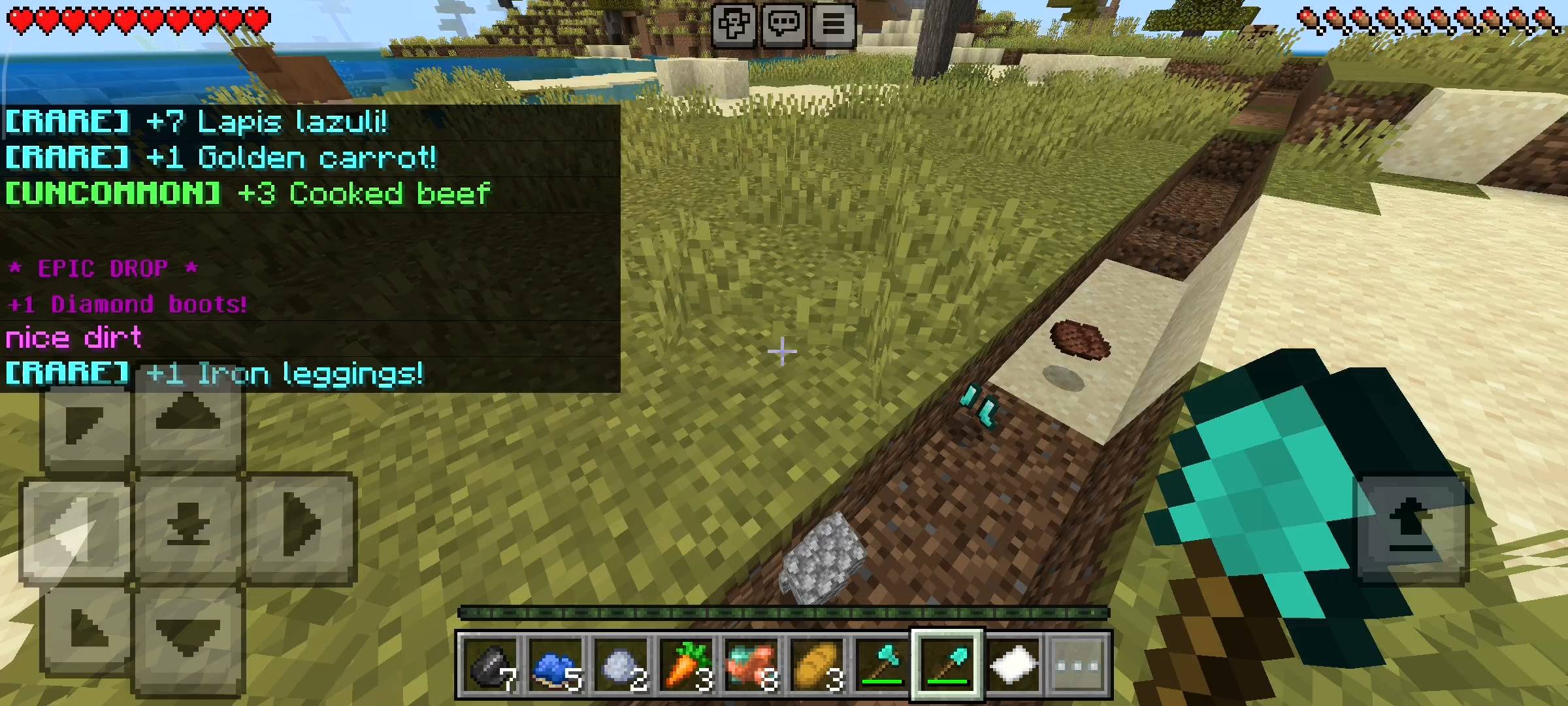This screenshot has width=1568, height=706.
Task: Tap the backward-left diagonal movement arrow
Action: point(86,629)
